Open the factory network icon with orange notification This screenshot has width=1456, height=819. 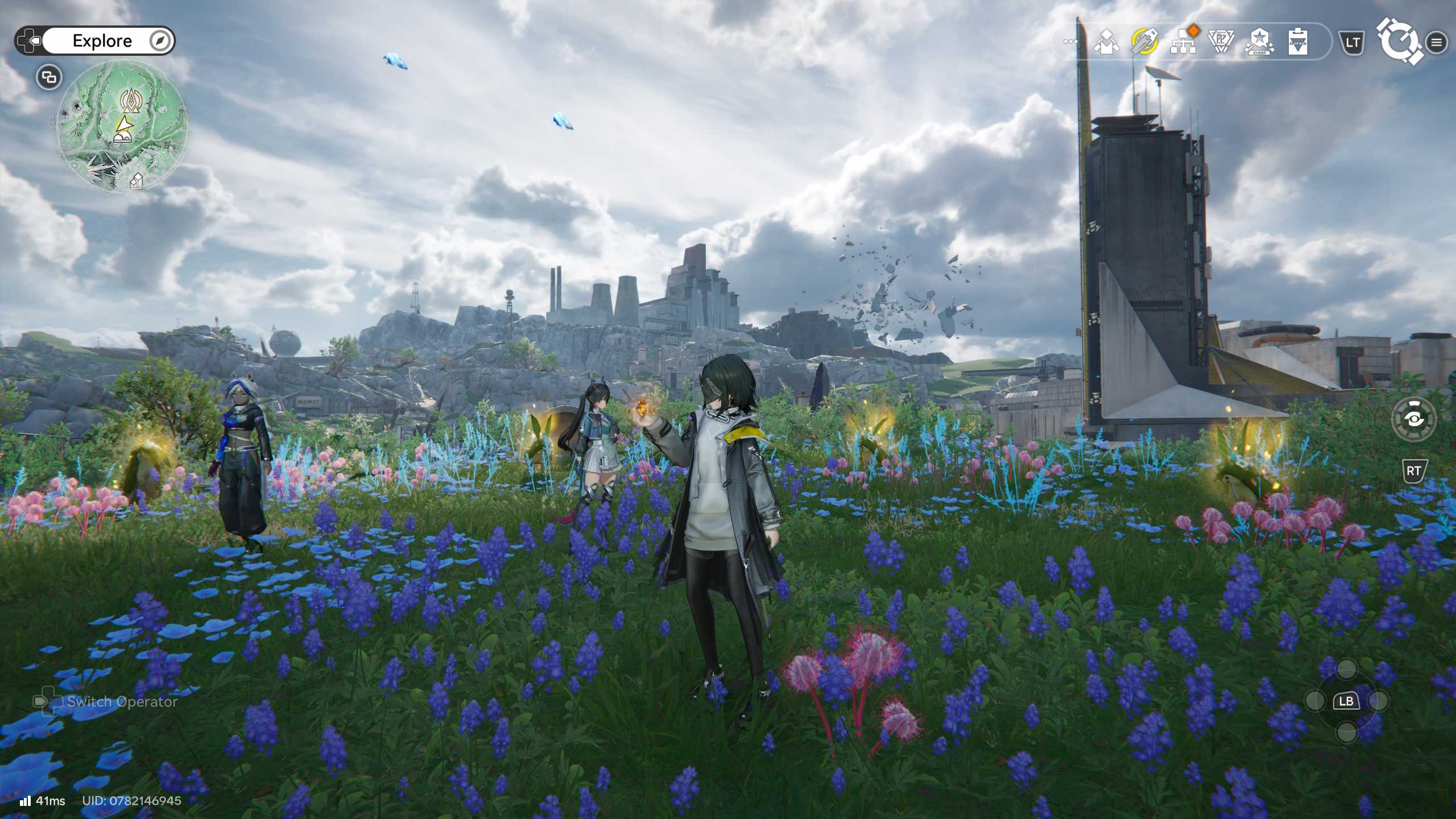tap(1183, 43)
